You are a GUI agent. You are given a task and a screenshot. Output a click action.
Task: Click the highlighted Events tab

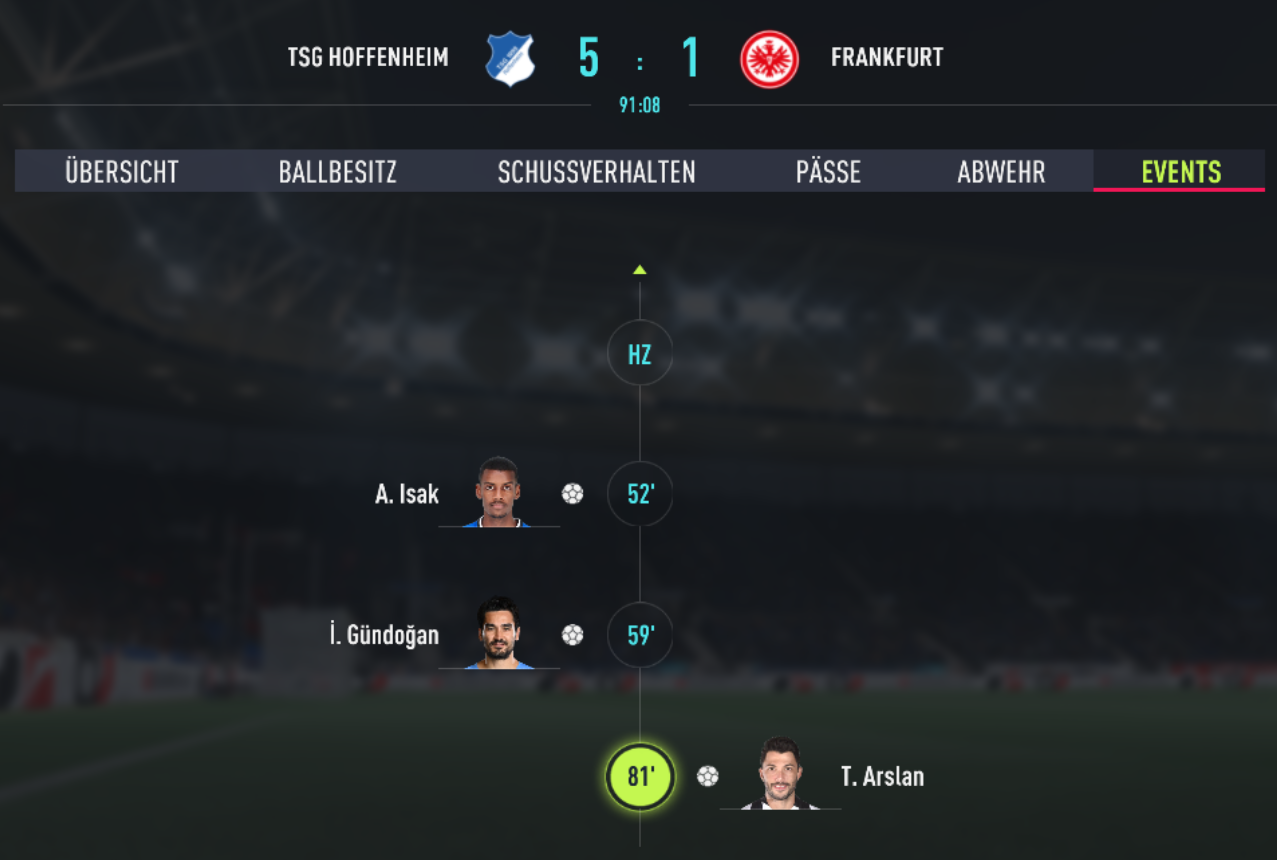coord(1181,172)
